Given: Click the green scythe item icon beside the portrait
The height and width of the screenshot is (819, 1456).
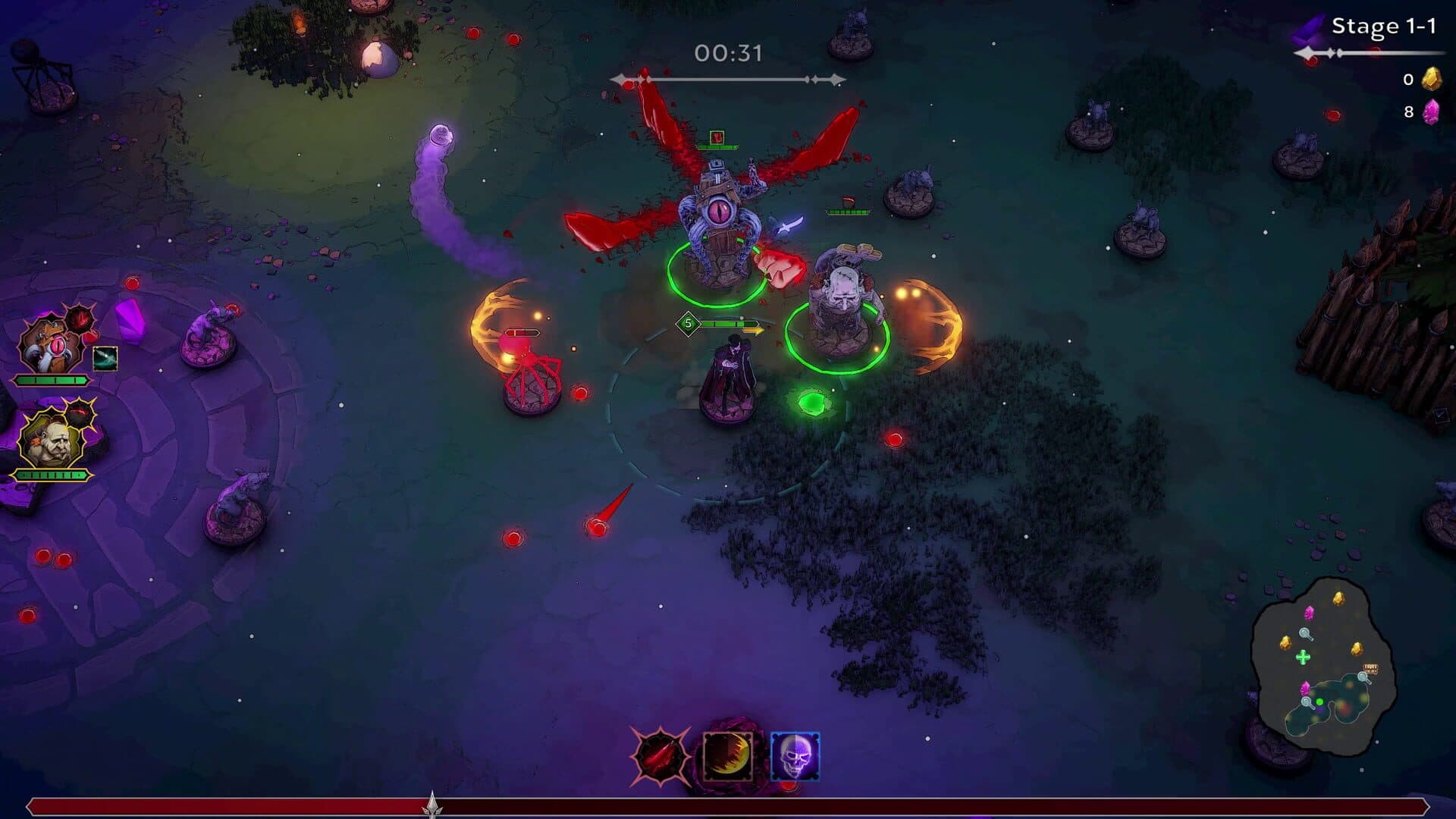Looking at the screenshot, I should click(105, 359).
